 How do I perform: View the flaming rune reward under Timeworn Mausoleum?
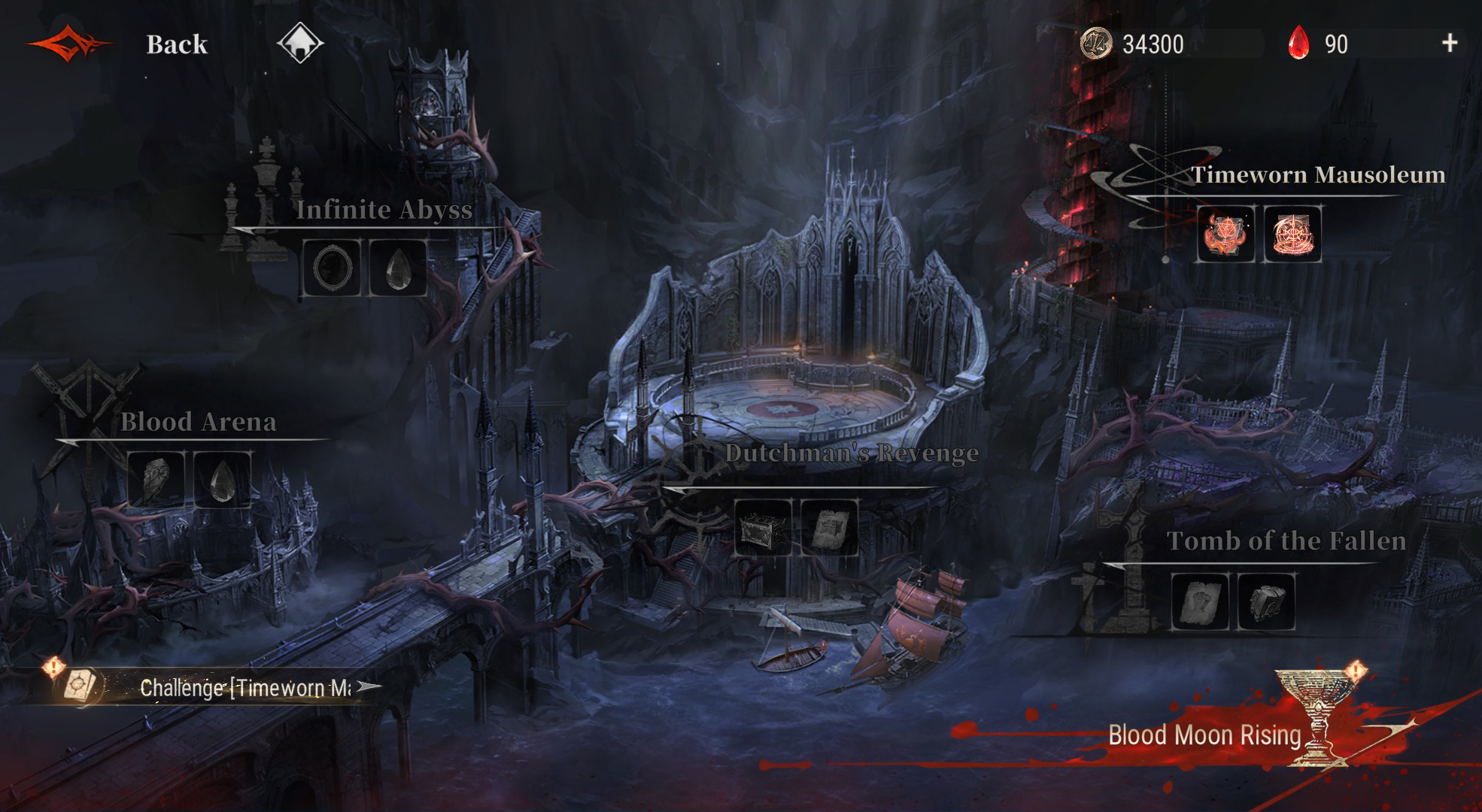point(1225,235)
